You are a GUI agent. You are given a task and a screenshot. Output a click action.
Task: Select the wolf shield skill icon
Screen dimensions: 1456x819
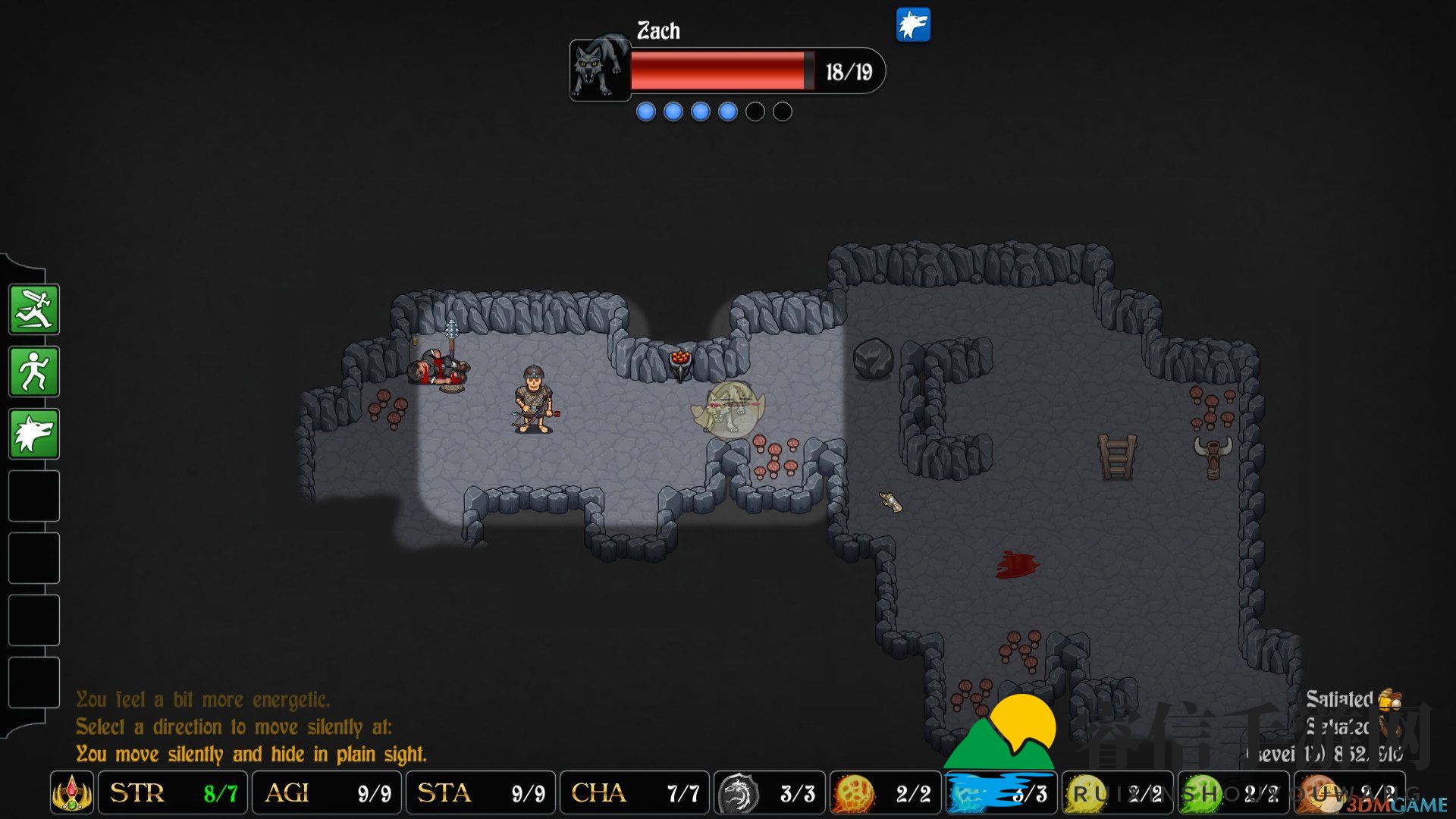pos(738,794)
